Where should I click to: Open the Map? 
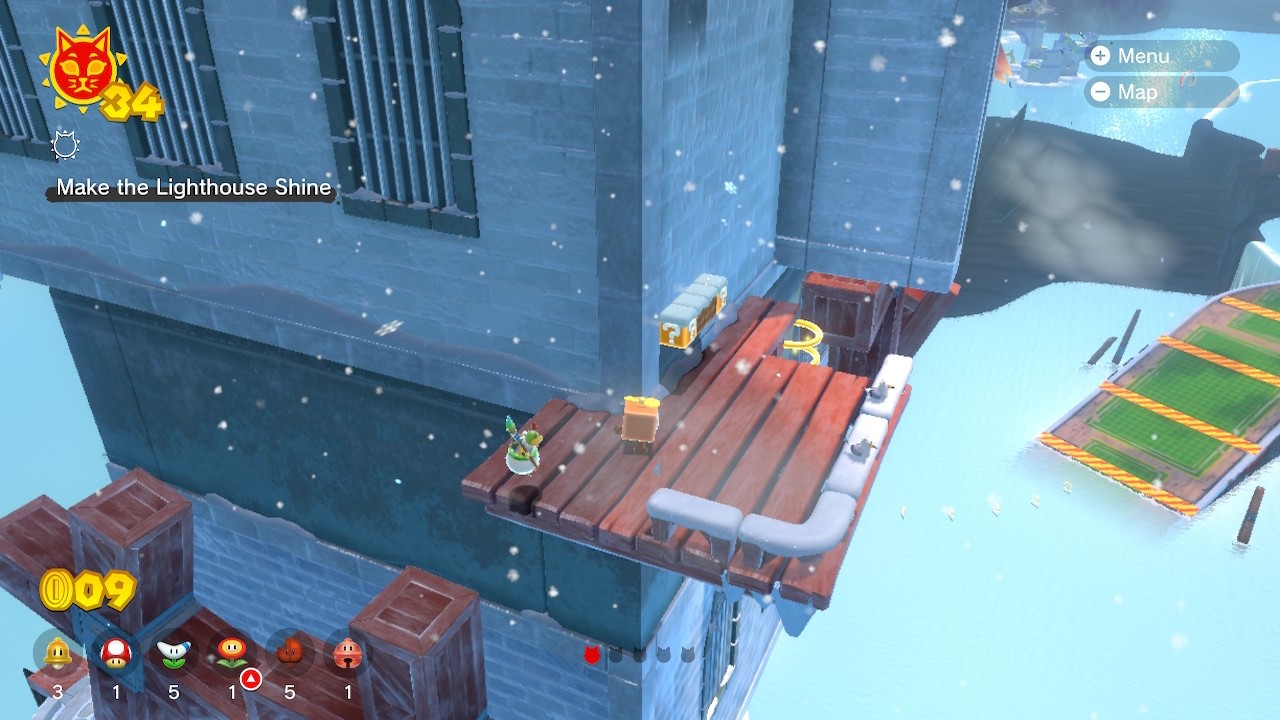point(1160,92)
